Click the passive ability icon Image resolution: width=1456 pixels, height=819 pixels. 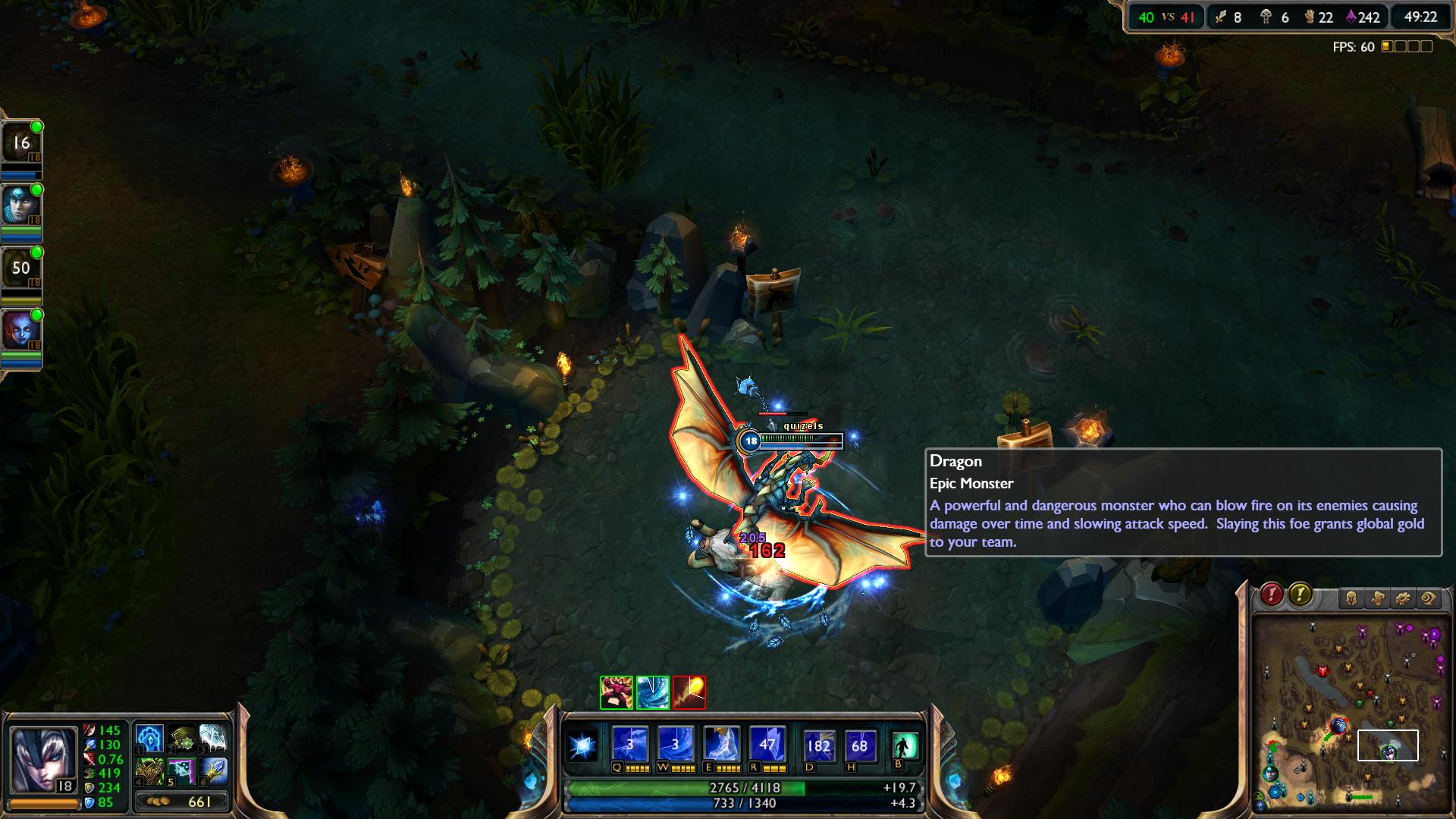pos(583,746)
